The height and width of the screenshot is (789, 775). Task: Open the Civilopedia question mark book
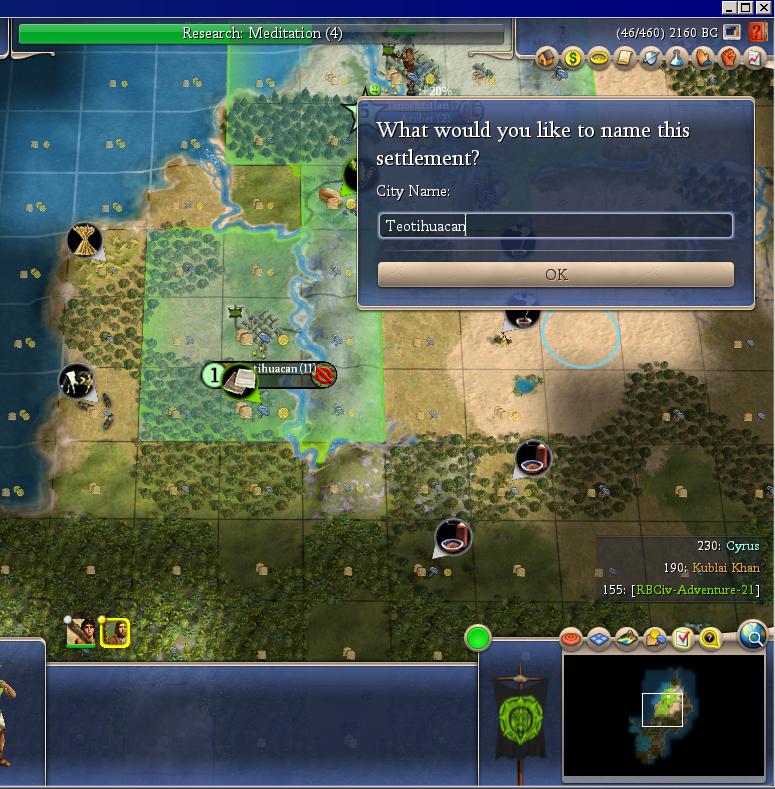pos(757,33)
